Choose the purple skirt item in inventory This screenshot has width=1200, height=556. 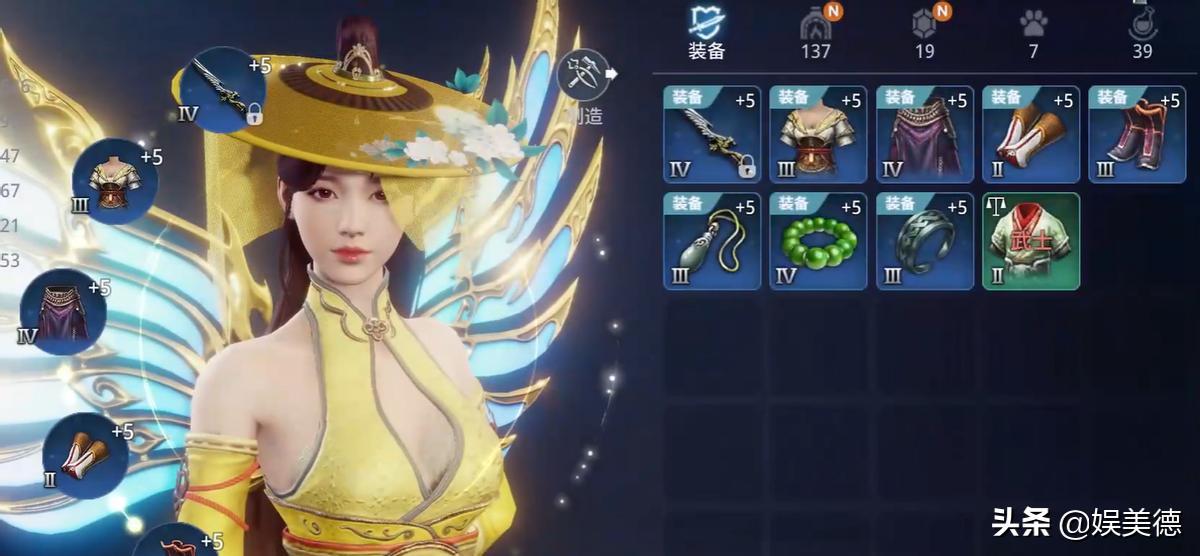[x=925, y=134]
